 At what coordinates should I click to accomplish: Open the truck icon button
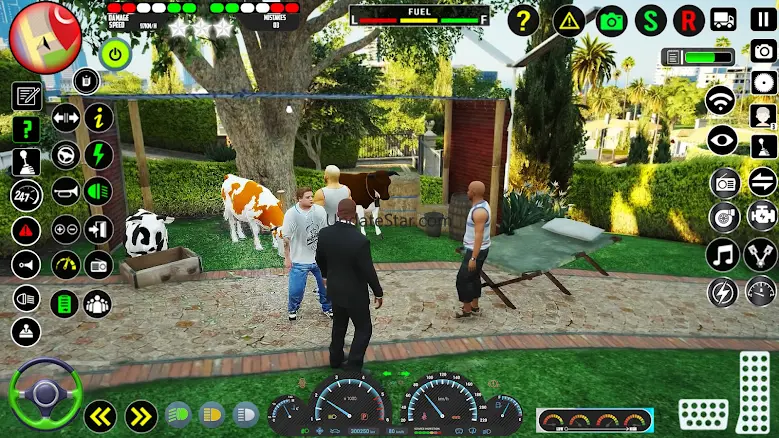pyautogui.click(x=723, y=20)
